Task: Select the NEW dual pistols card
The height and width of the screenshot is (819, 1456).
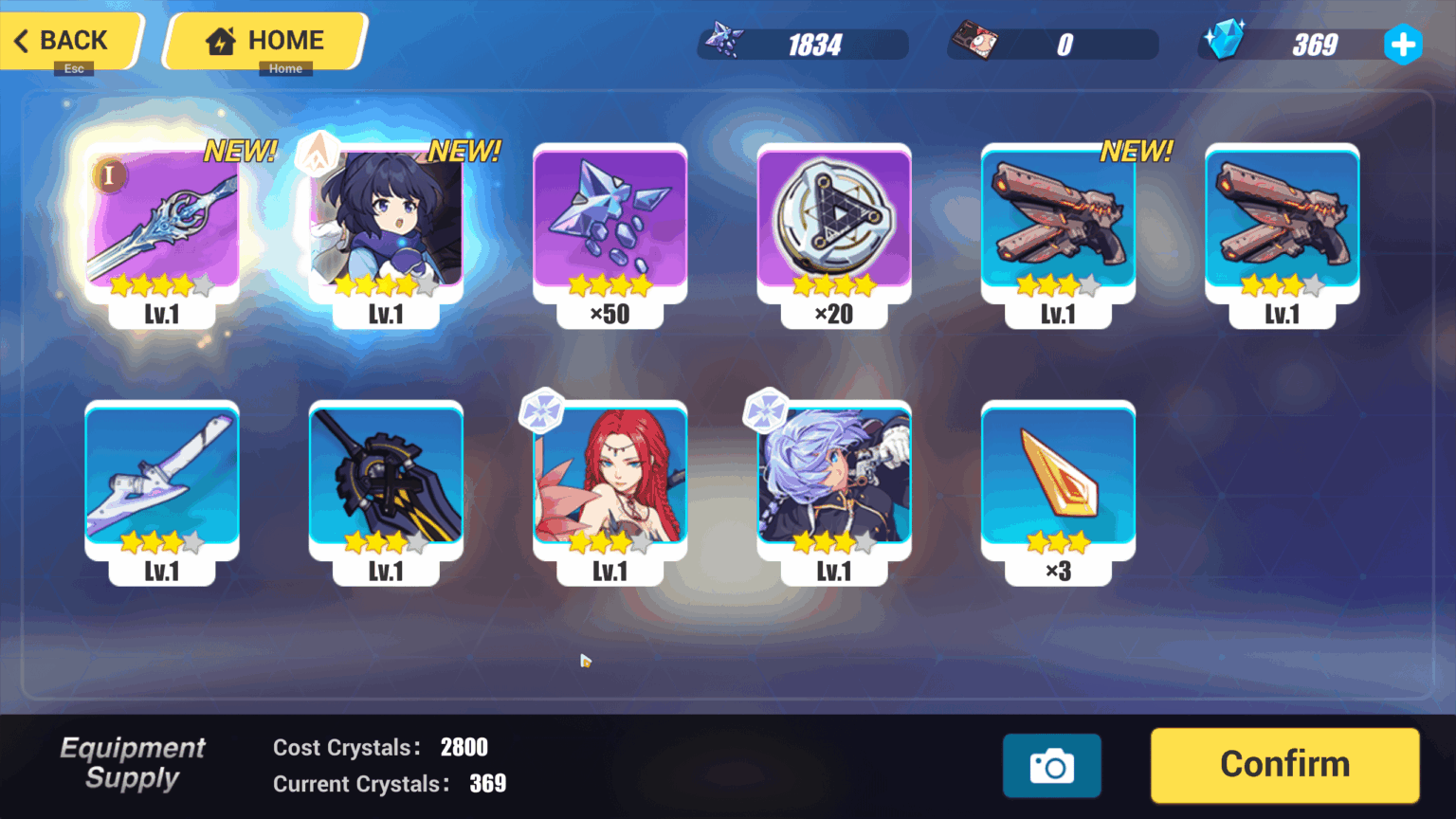Action: tap(1058, 227)
